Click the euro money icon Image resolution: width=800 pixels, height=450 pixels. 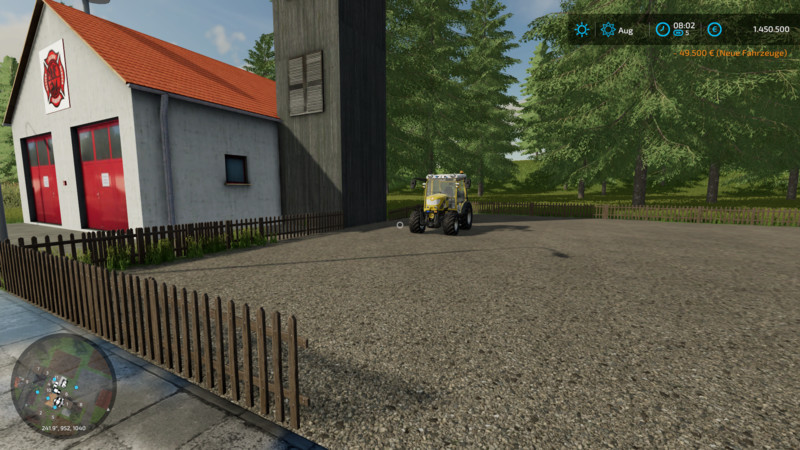coord(714,30)
